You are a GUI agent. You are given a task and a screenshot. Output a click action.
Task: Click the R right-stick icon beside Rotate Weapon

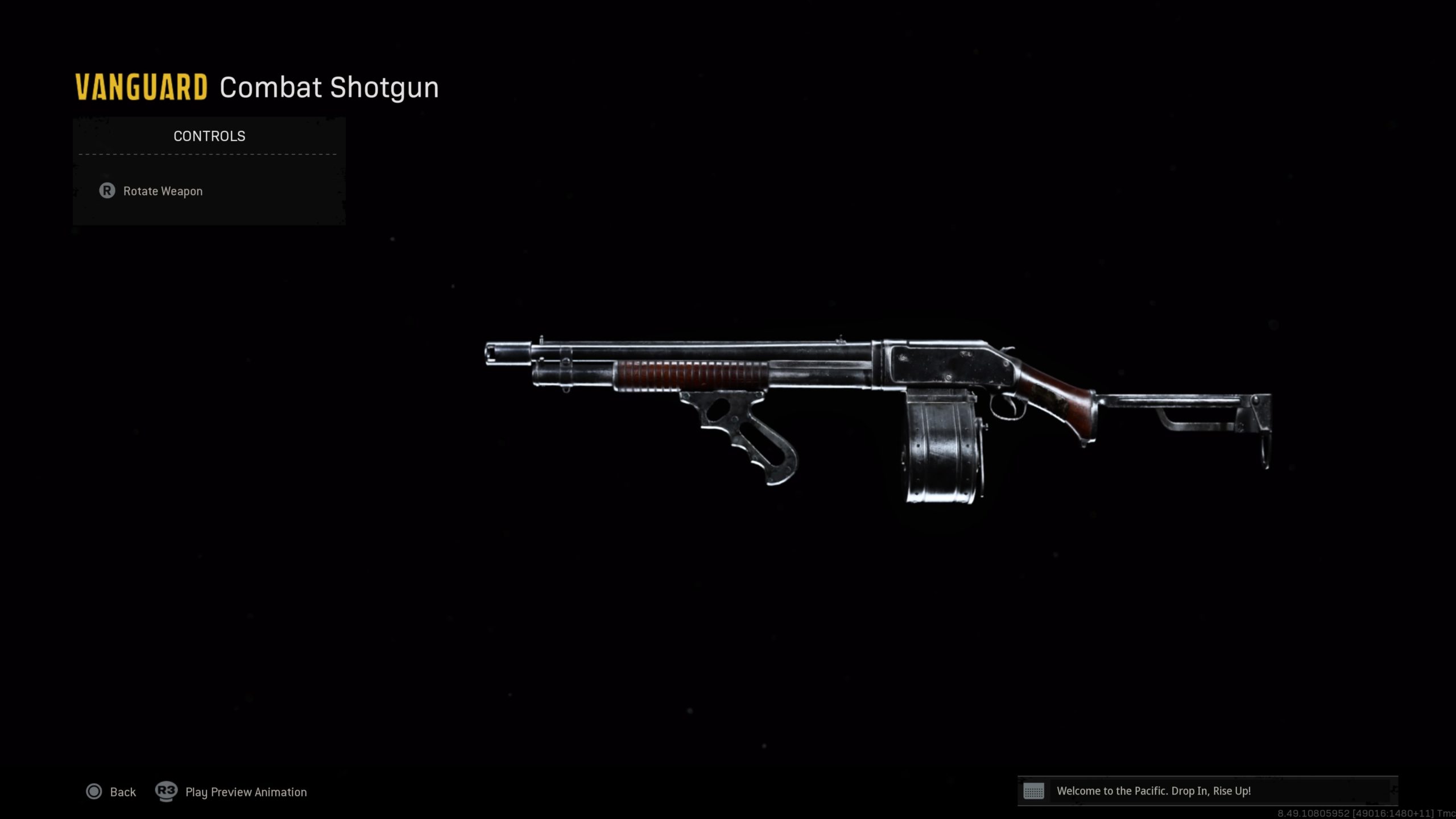tap(108, 191)
